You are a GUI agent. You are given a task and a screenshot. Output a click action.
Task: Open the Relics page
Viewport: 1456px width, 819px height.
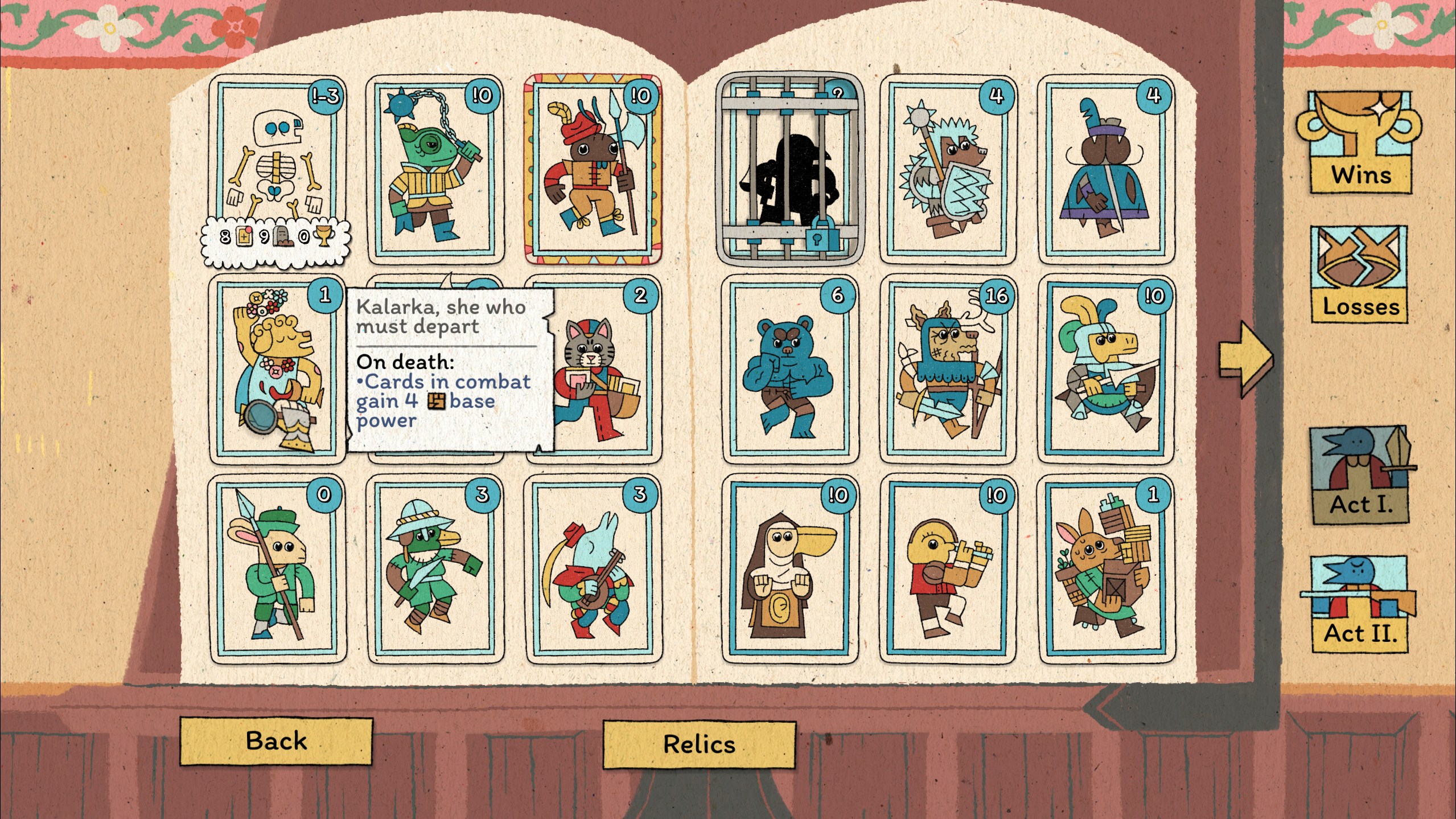(699, 744)
